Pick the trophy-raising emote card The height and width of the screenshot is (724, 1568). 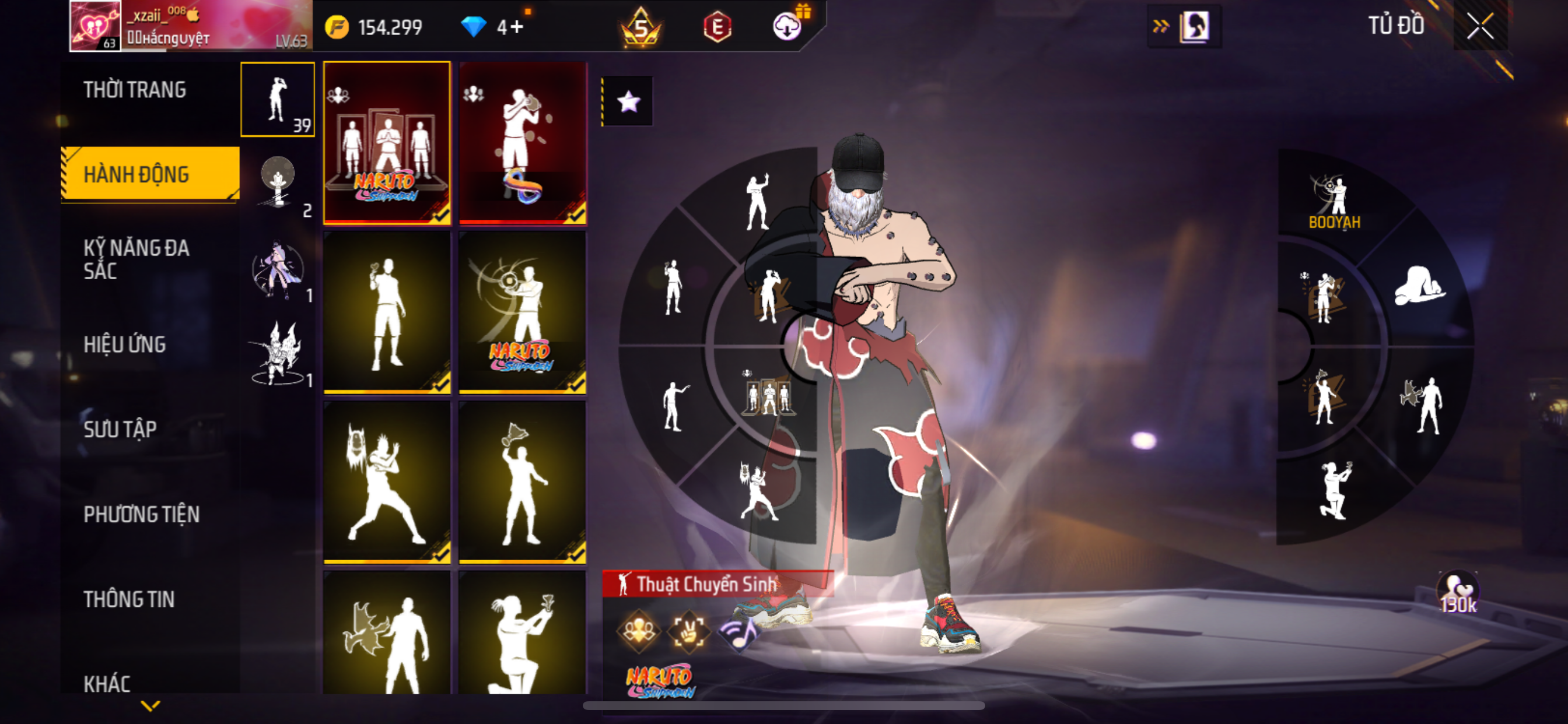pyautogui.click(x=522, y=482)
